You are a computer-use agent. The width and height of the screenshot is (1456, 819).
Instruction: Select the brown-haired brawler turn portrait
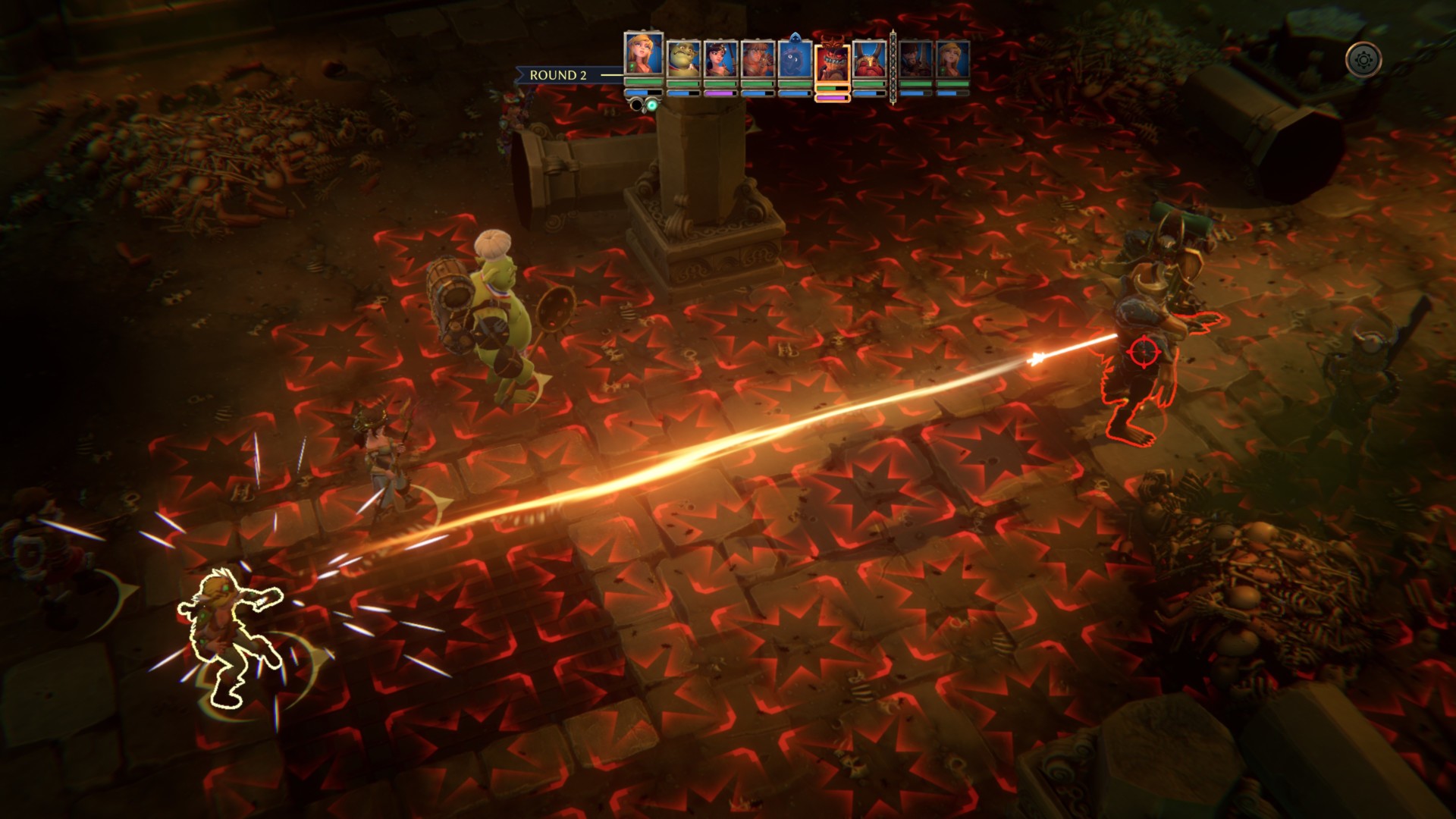pos(757,59)
